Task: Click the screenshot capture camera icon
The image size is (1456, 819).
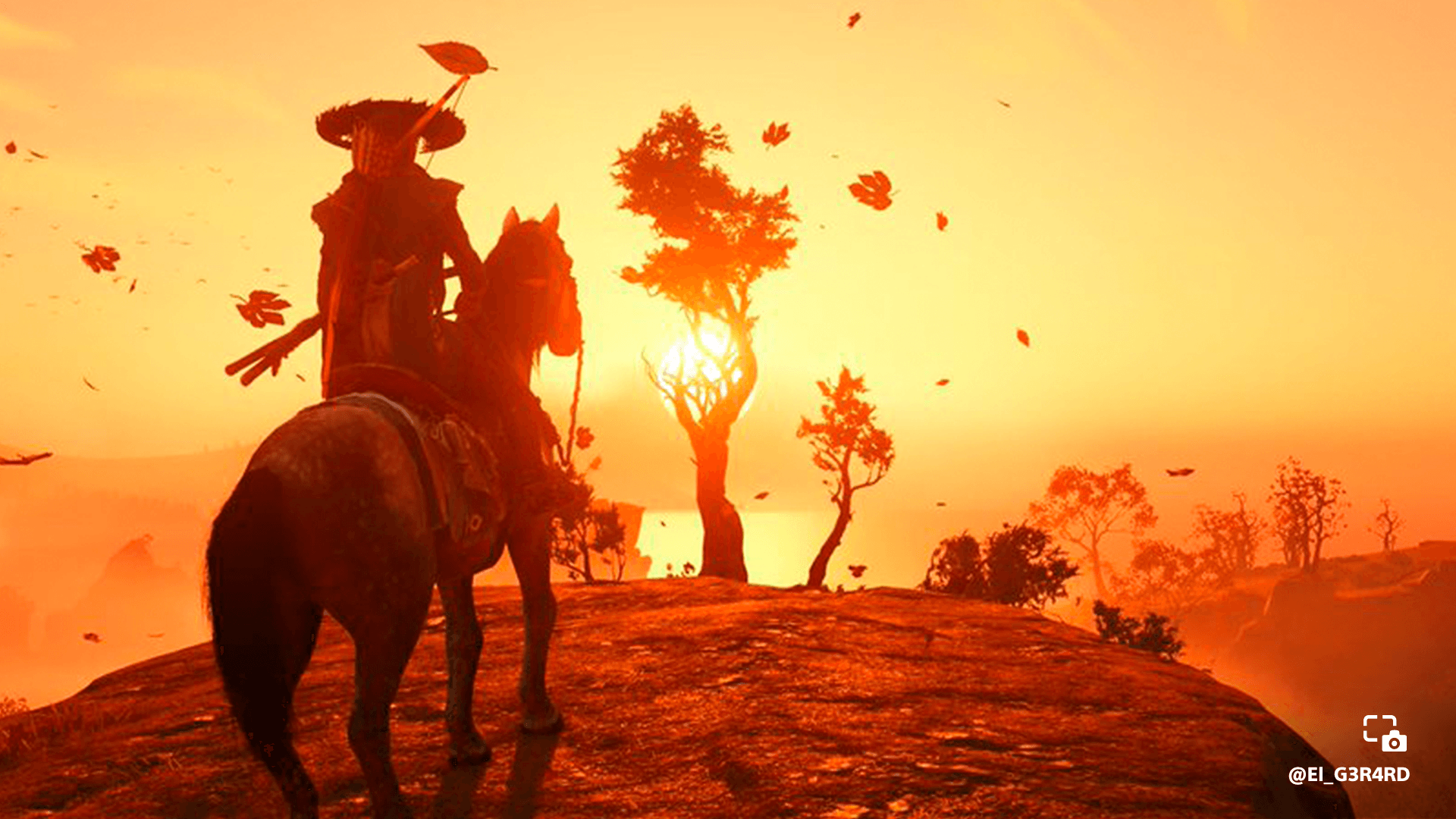Action: coord(1384,733)
